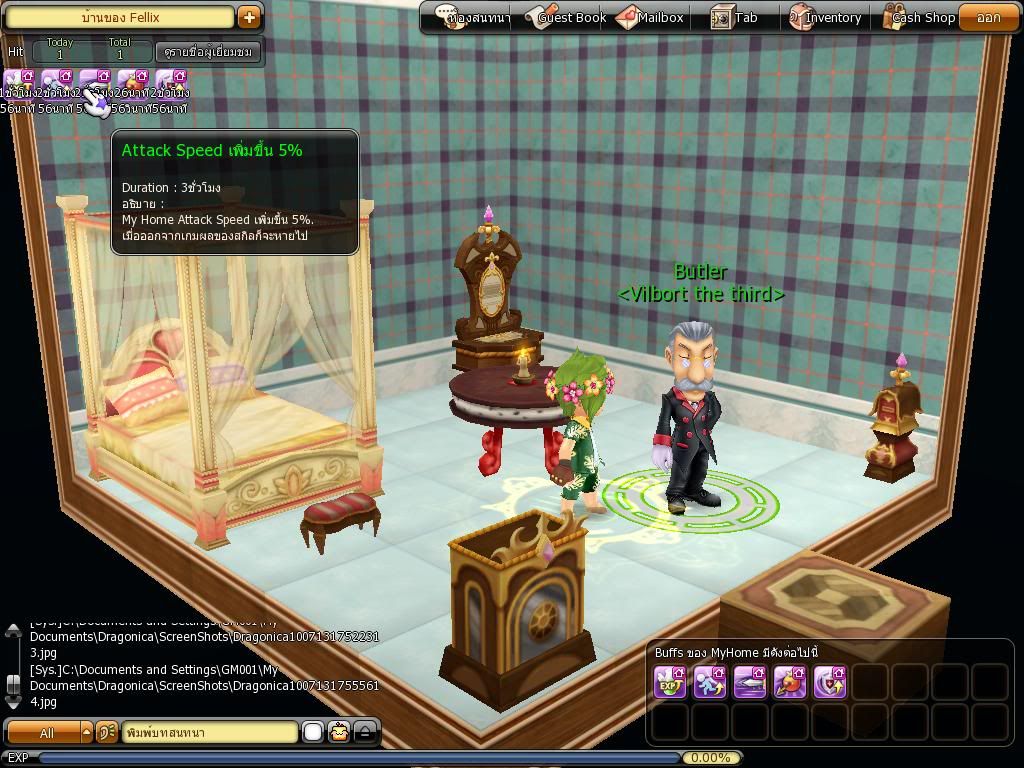Viewport: 1024px width, 768px height.
Task: Open the Tab menu in top bar
Action: [x=735, y=17]
